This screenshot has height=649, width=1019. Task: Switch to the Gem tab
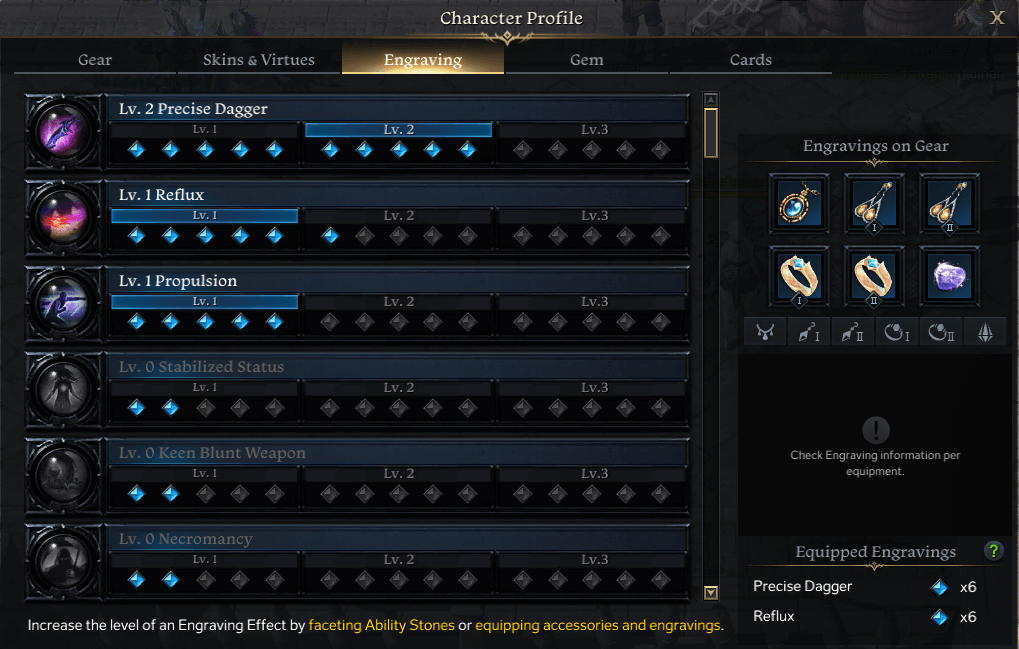[586, 59]
